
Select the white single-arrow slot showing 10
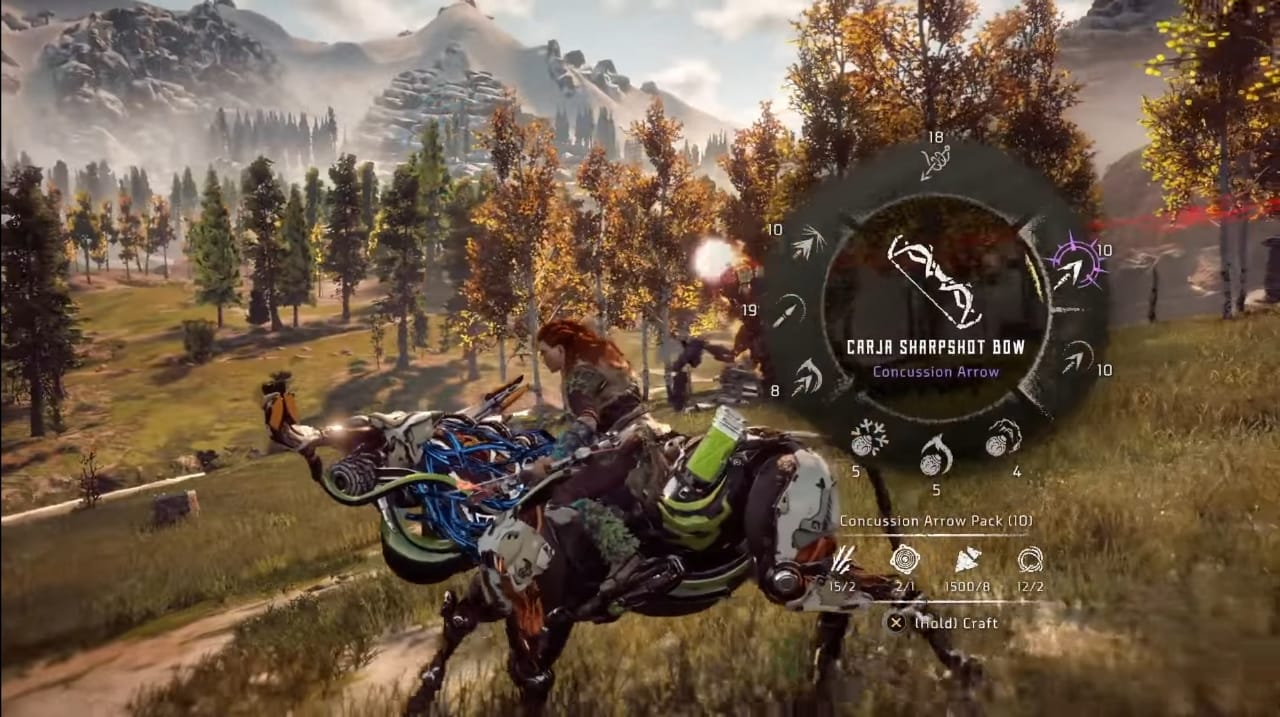(x=1077, y=357)
